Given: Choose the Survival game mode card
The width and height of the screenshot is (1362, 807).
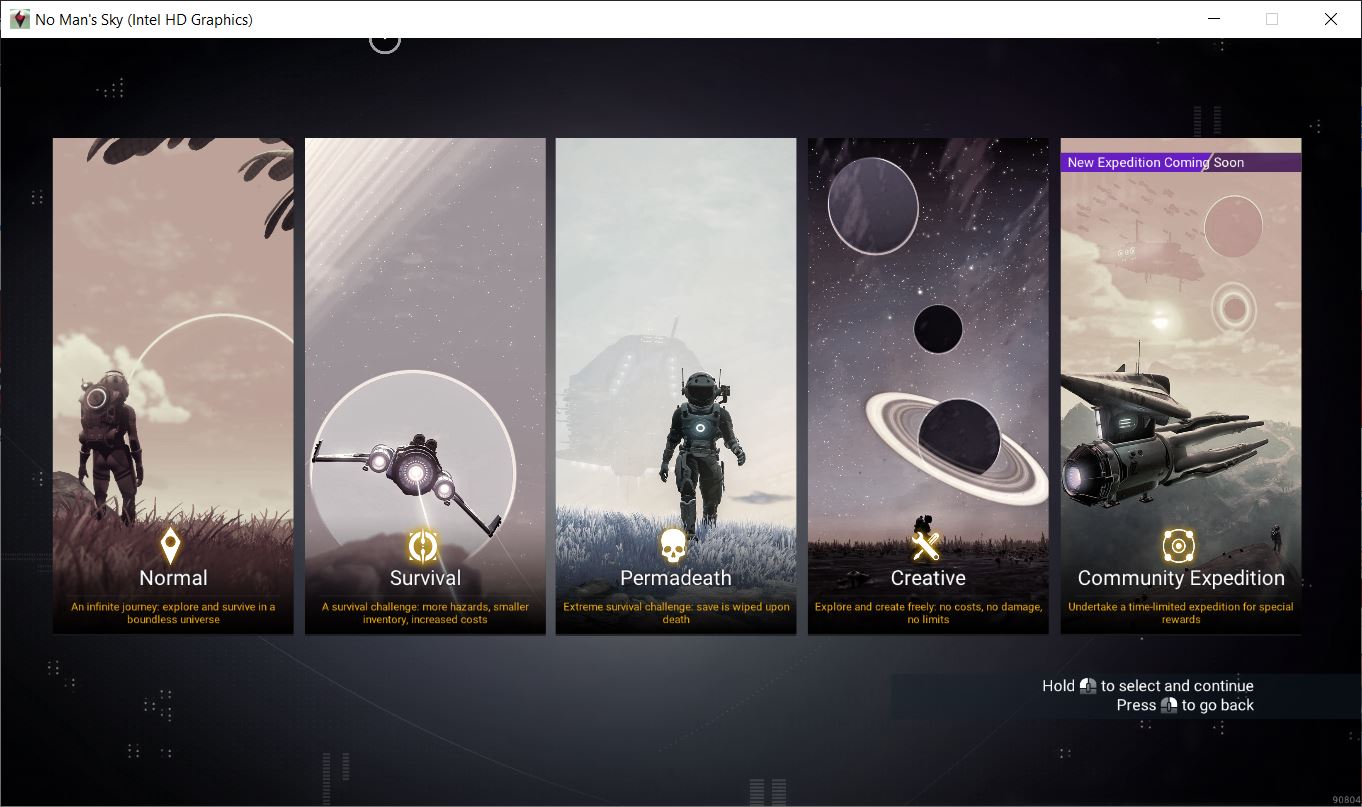Looking at the screenshot, I should 424,385.
